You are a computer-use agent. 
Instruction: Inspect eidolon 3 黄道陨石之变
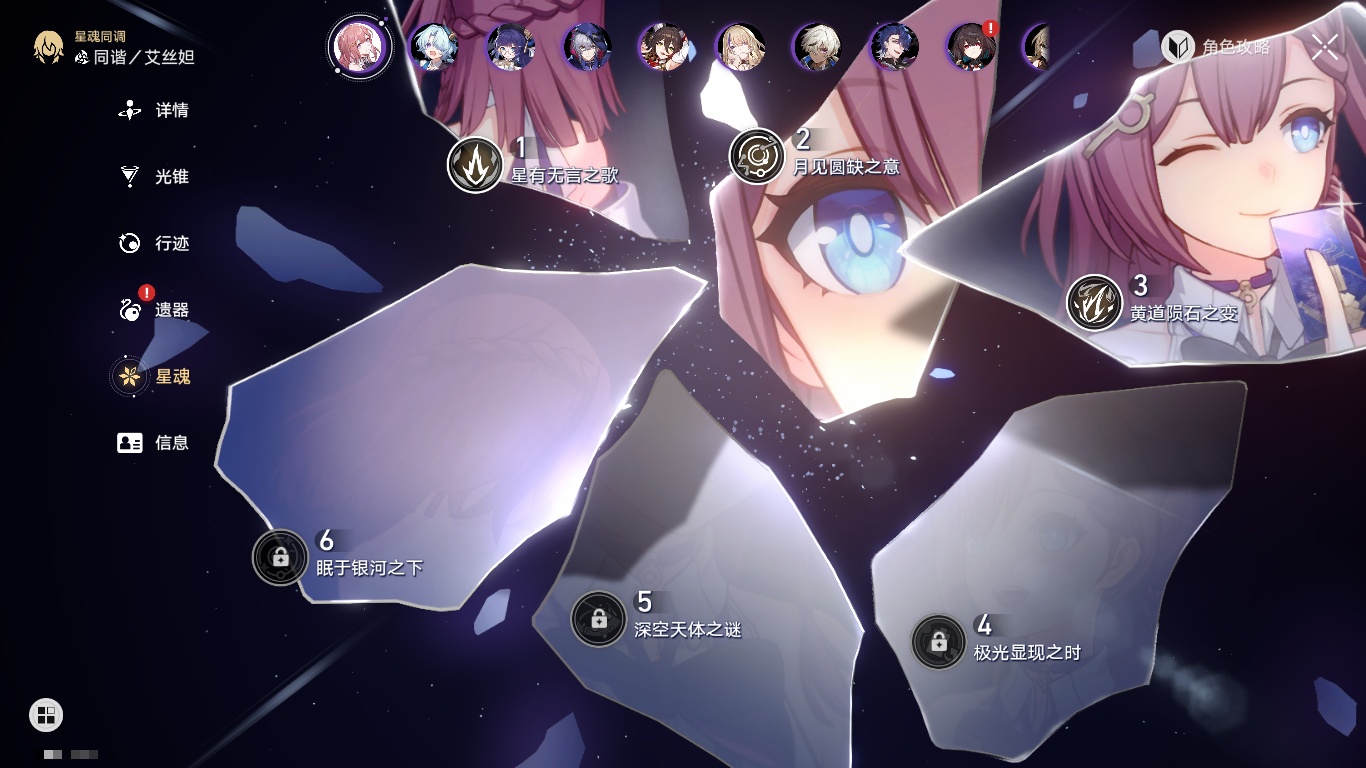coord(1094,303)
